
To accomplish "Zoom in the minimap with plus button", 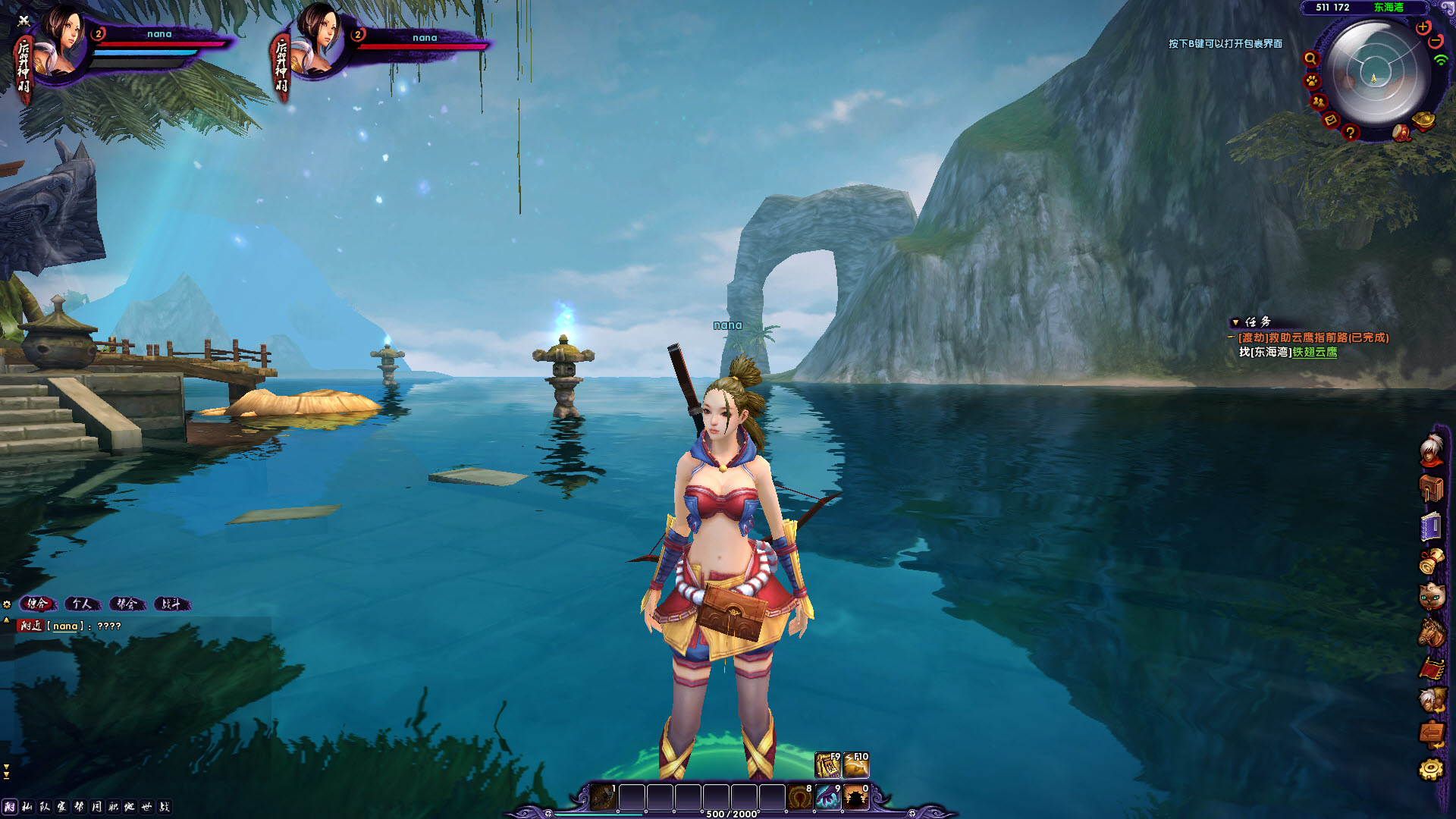I will [x=1423, y=27].
